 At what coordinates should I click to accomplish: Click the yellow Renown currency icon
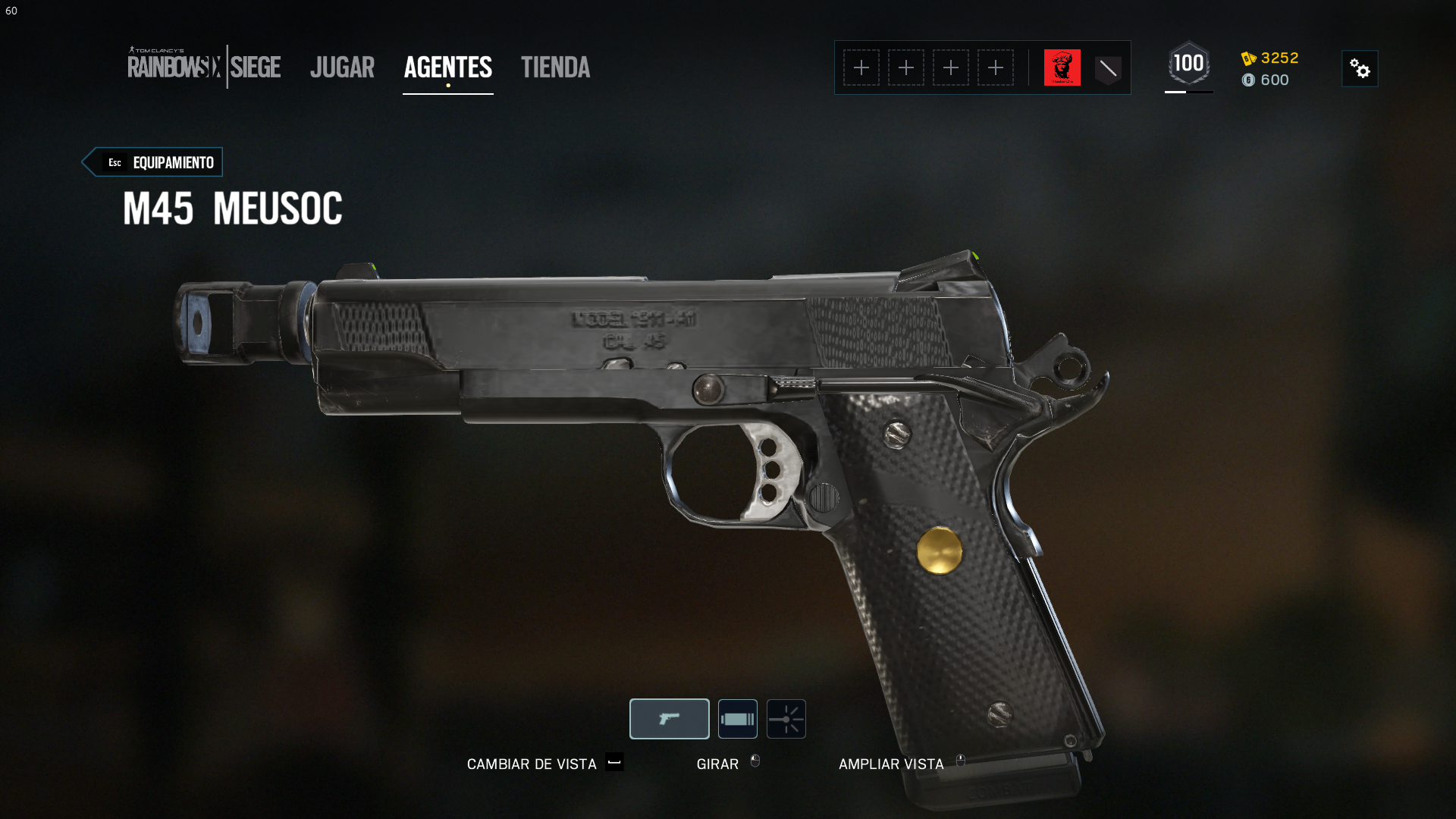1248,58
